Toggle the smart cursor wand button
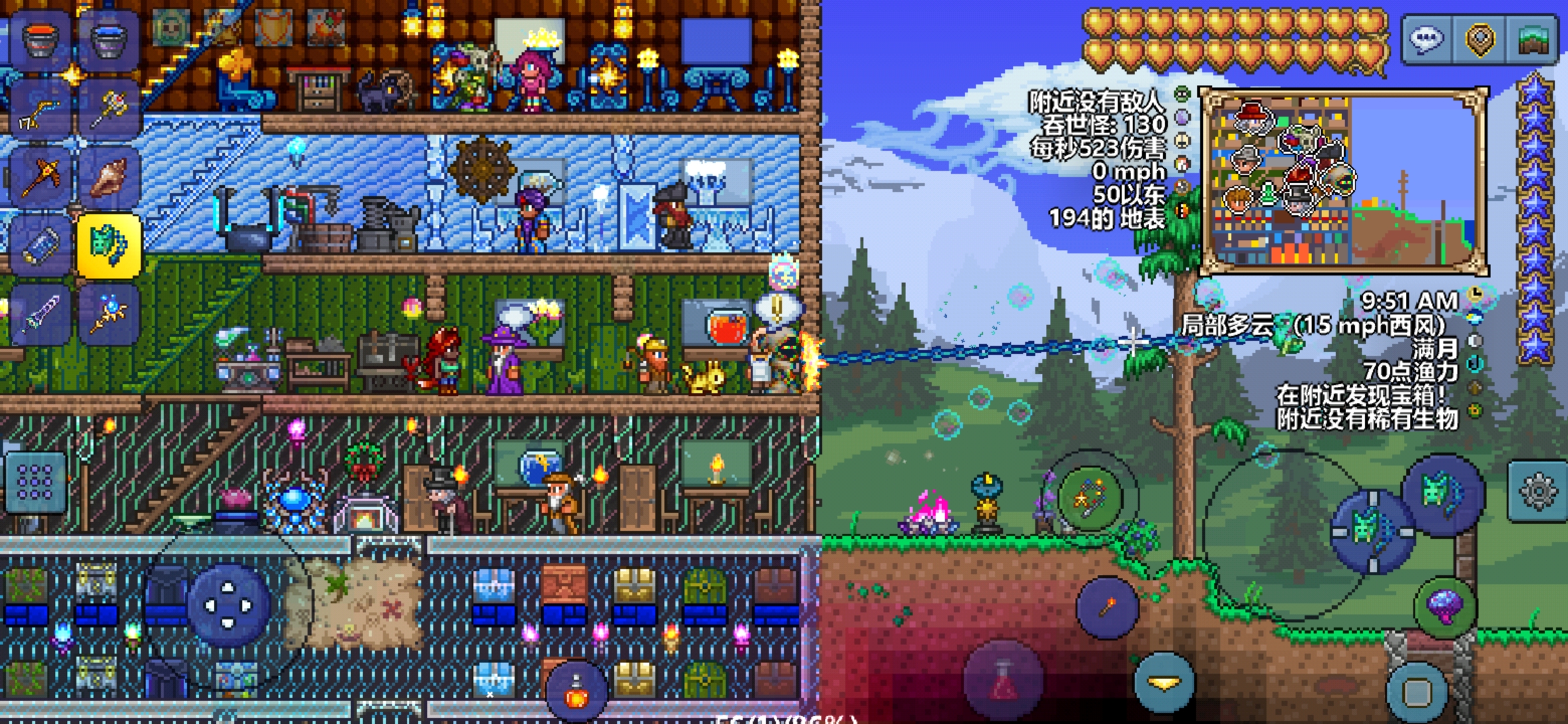Viewport: 1568px width, 724px height. [1089, 498]
